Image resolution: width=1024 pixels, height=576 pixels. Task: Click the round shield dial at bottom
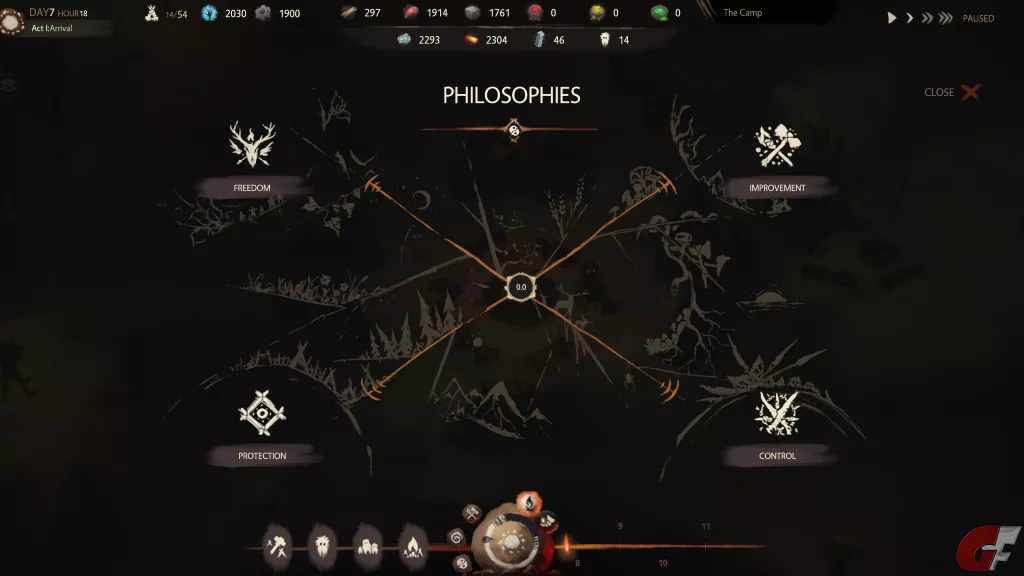click(x=510, y=543)
